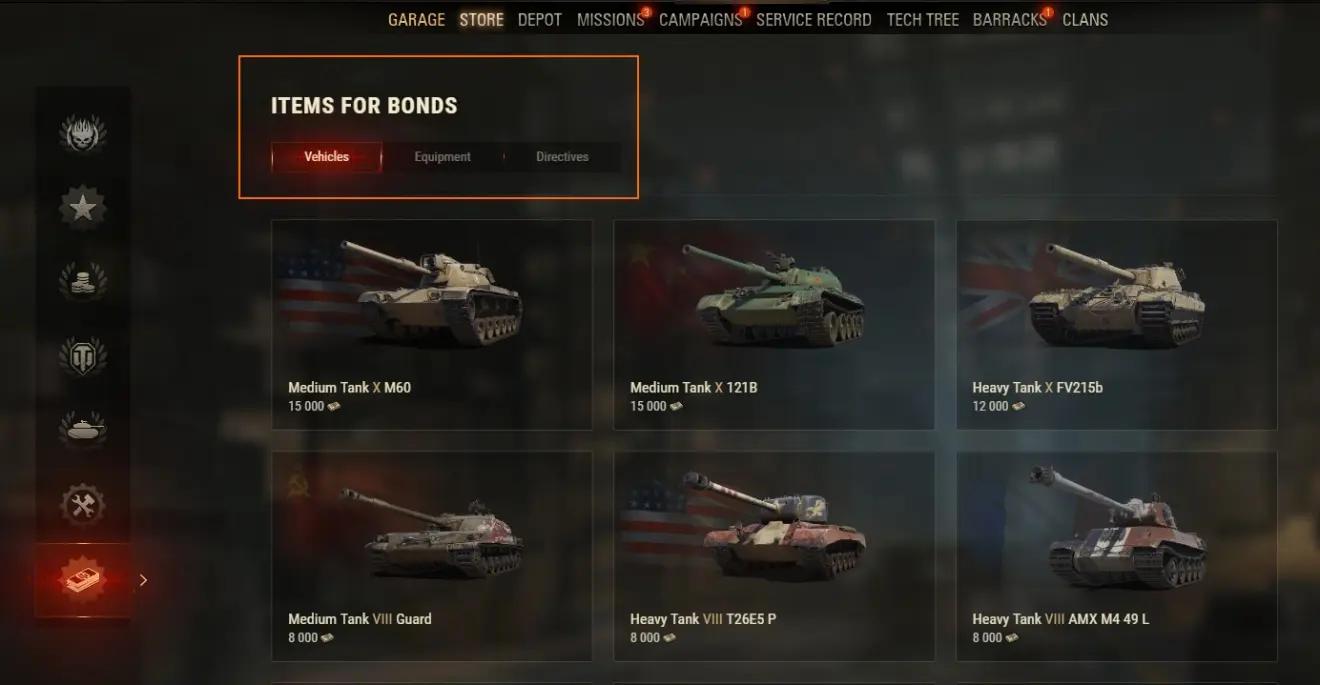Pick the Heavy Tank X FV215b offer
Viewport: 1320px width, 685px height.
1116,325
